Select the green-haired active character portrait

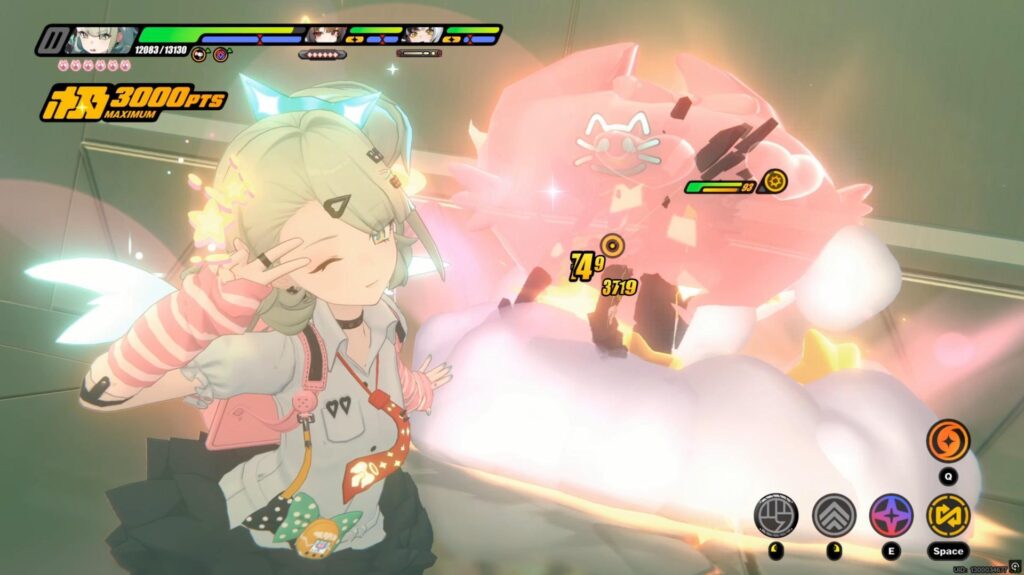point(100,40)
